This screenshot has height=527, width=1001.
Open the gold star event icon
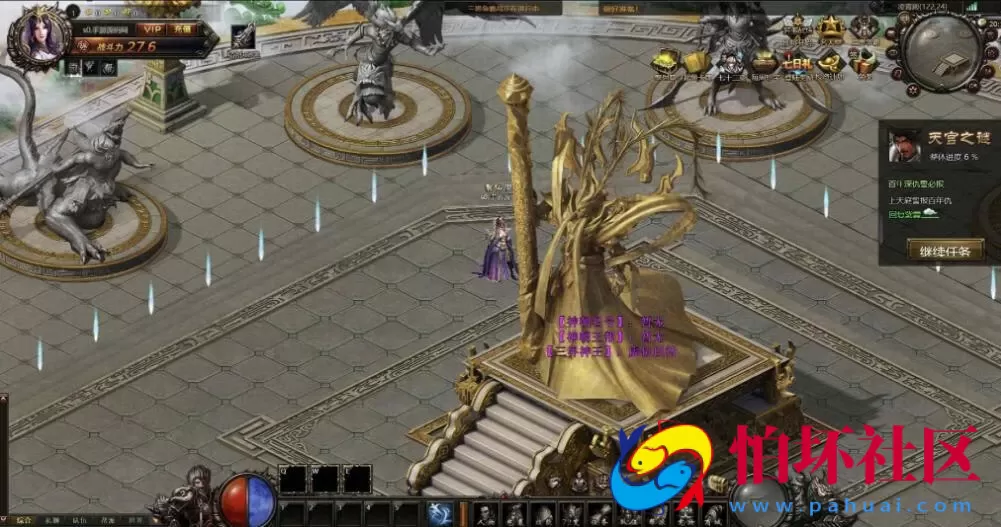coord(829,27)
